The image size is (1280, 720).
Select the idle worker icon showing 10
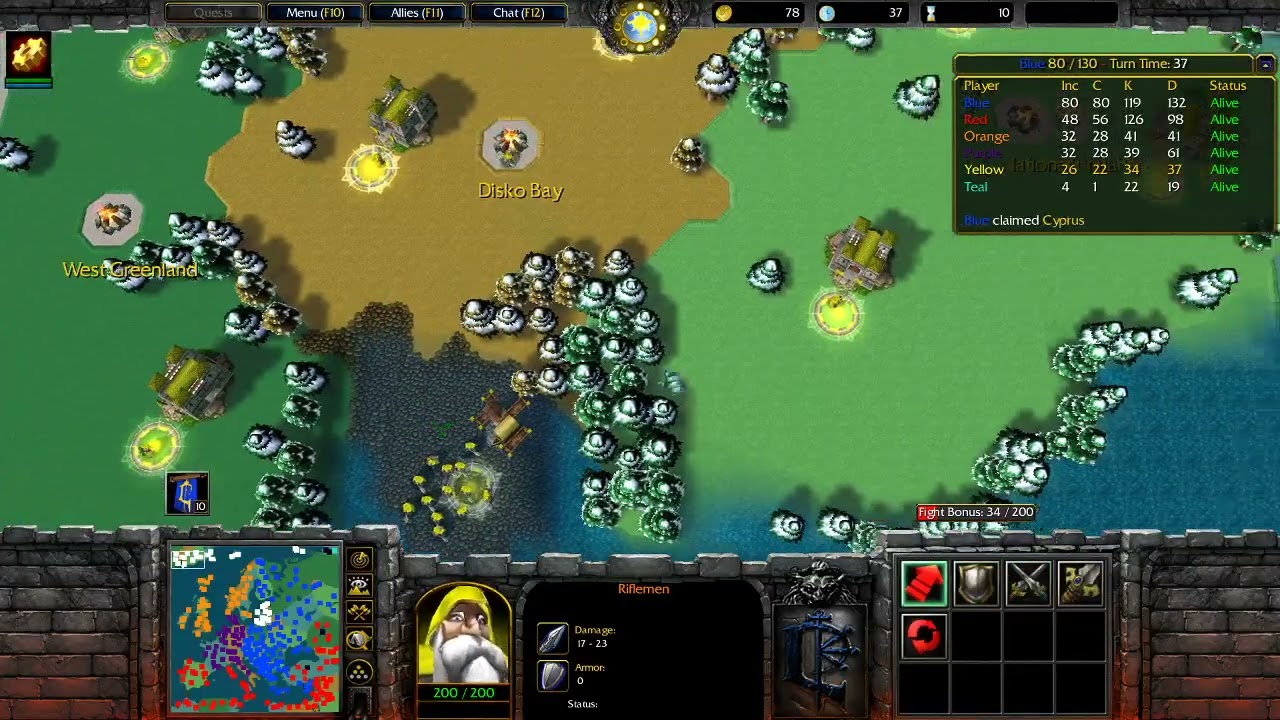pos(187,493)
